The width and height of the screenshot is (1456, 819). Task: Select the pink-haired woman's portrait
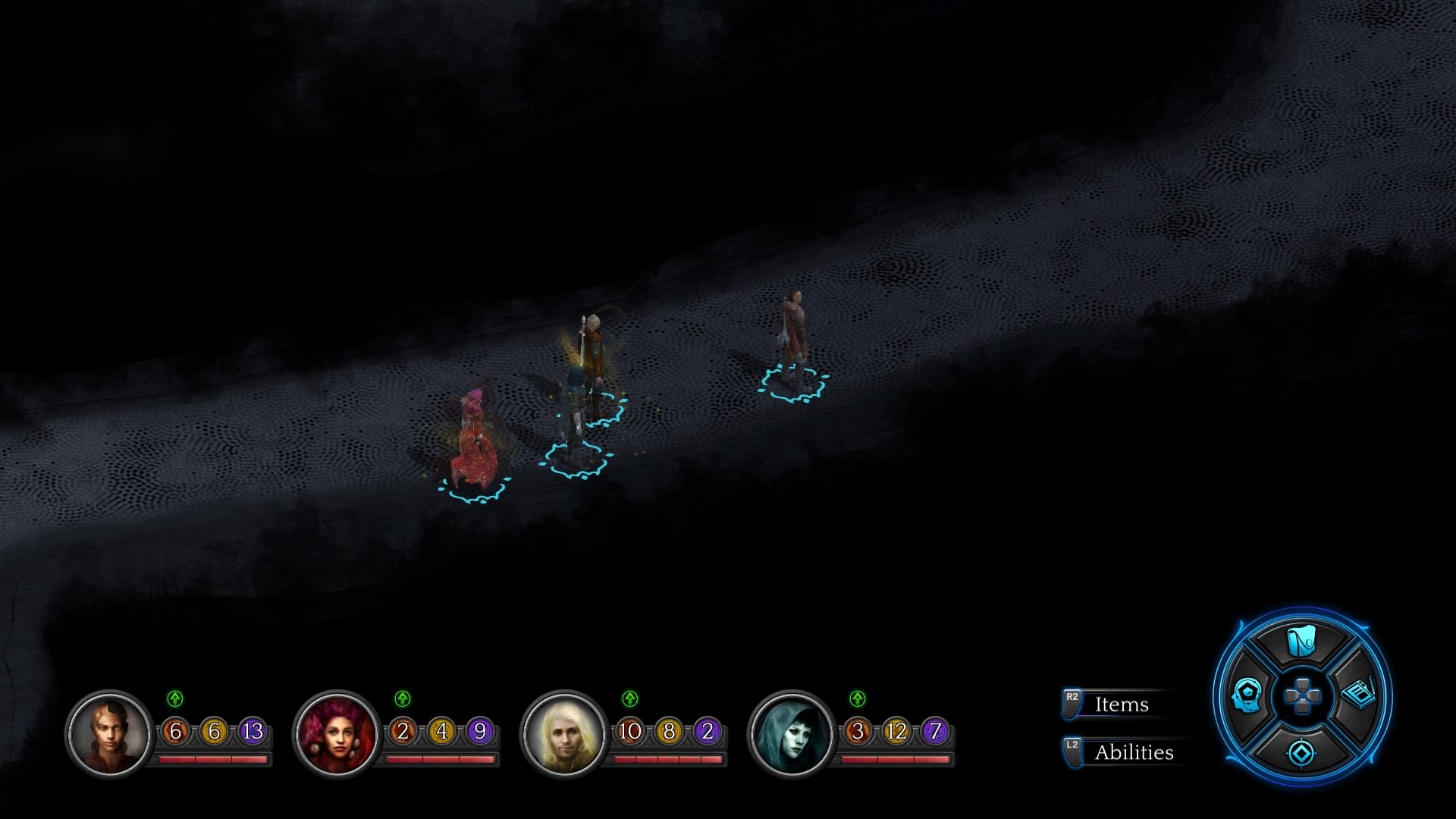click(x=337, y=734)
